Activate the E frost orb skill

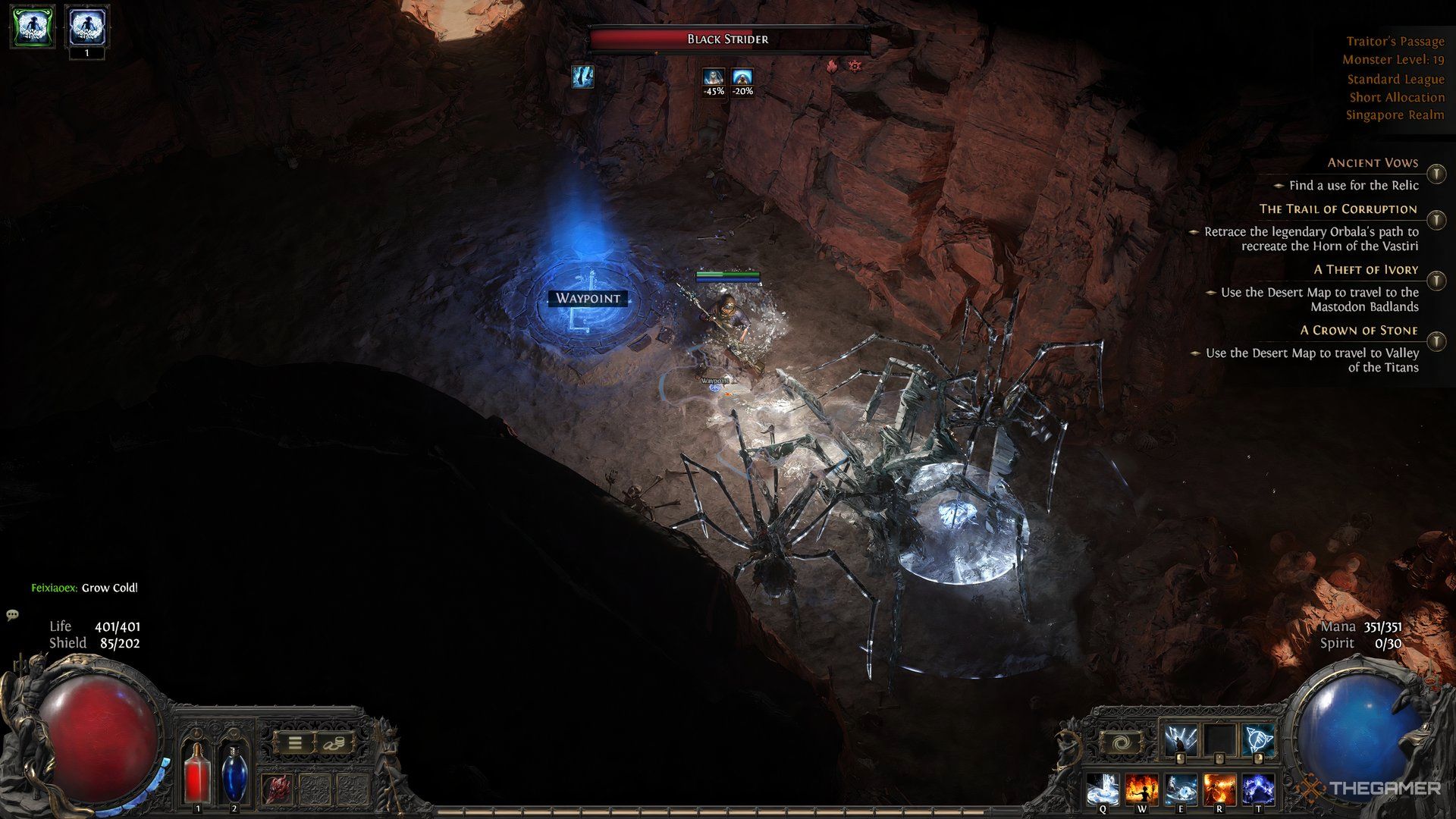1181,790
